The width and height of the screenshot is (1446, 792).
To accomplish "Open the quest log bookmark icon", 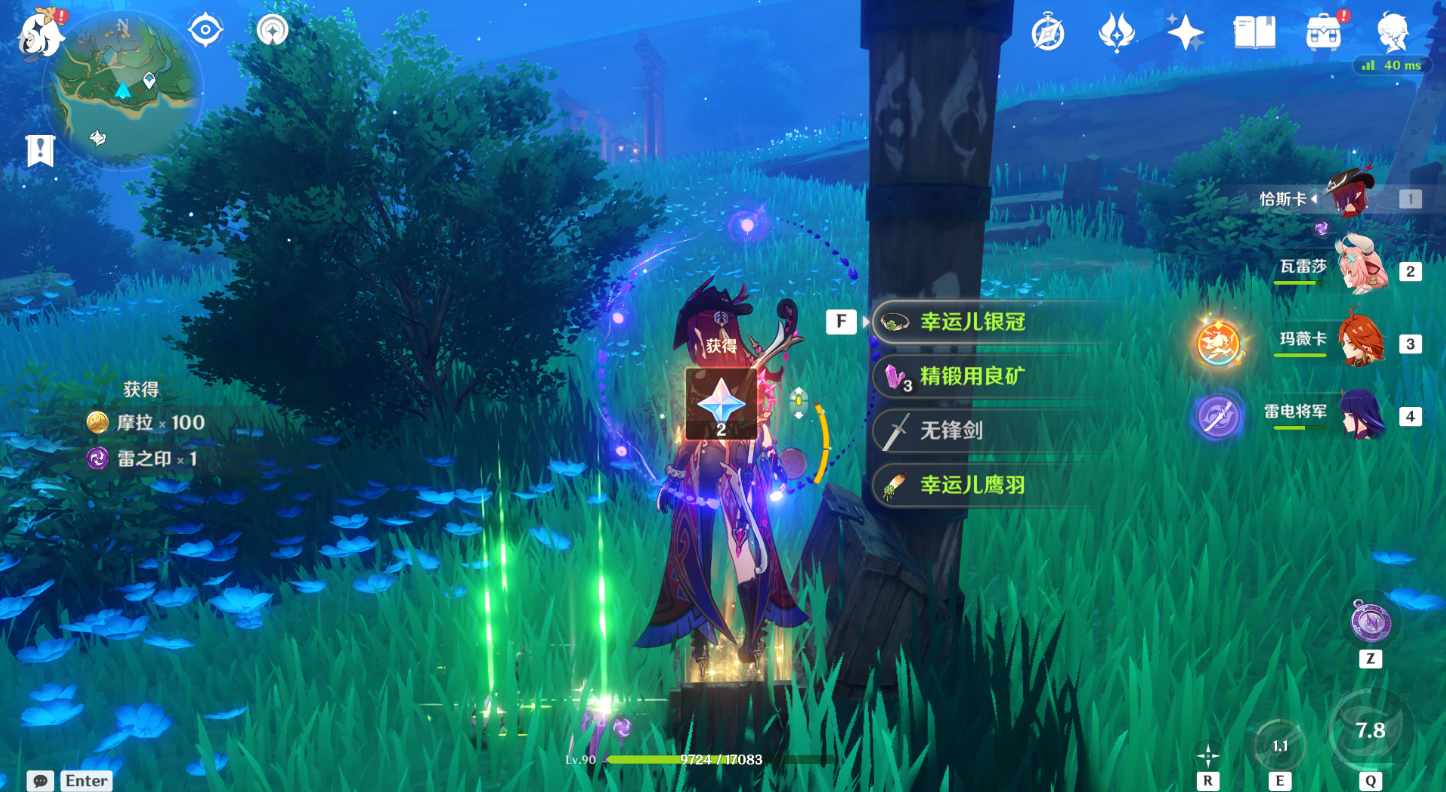I will click(40, 151).
